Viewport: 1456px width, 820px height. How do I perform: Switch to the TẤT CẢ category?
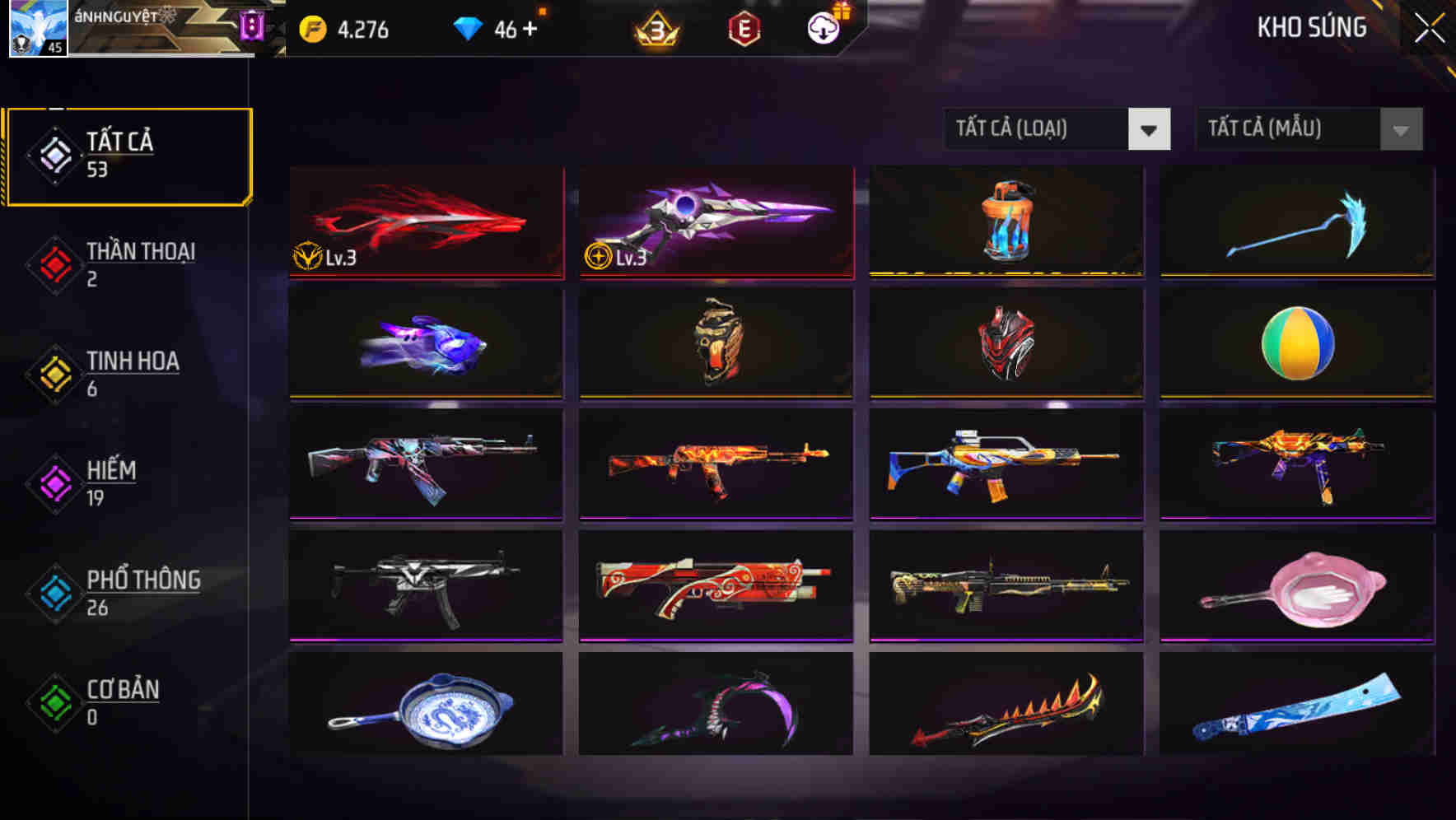point(128,155)
